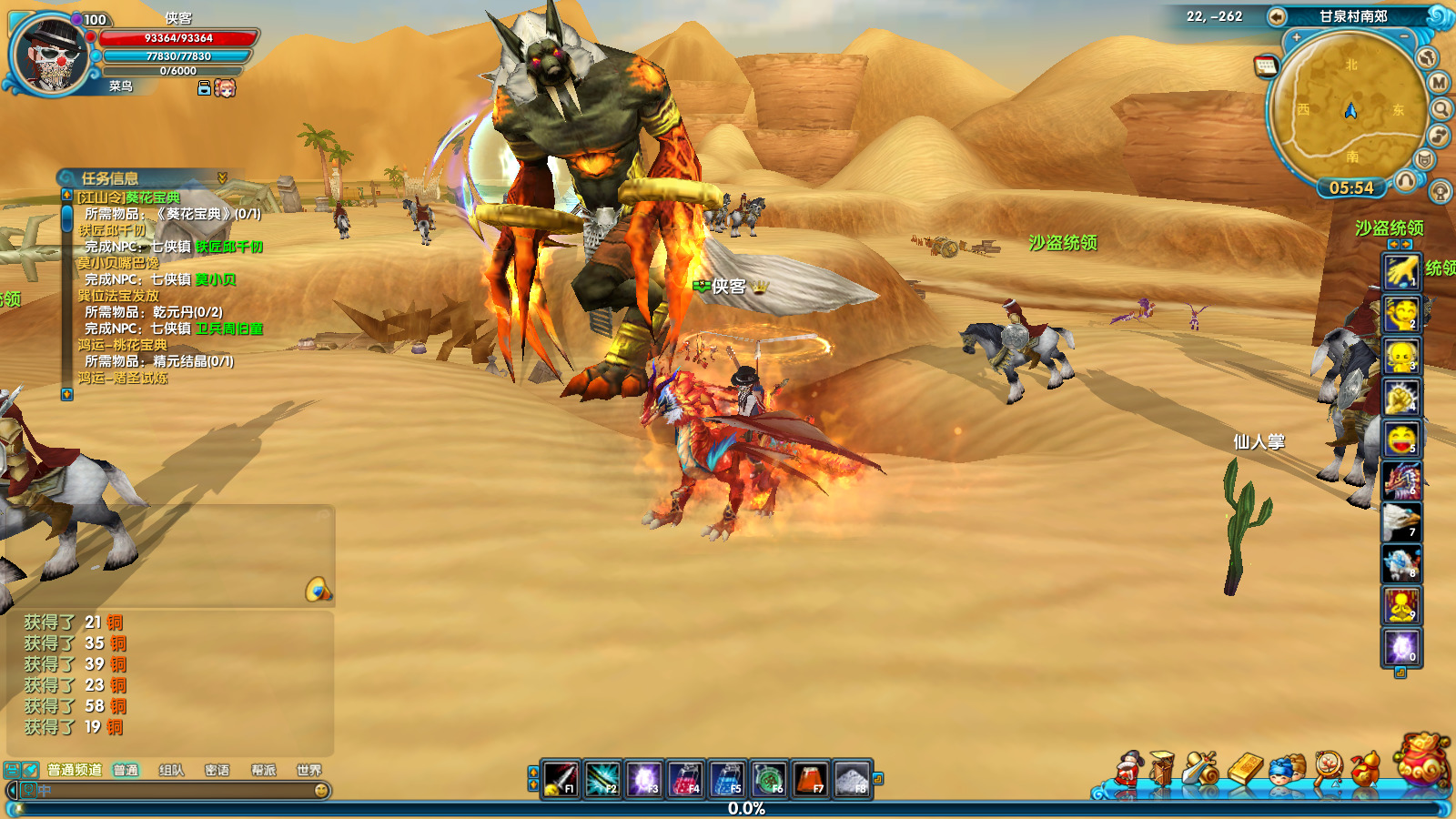Activate the F1 sword skill
1456x819 pixels.
click(561, 779)
